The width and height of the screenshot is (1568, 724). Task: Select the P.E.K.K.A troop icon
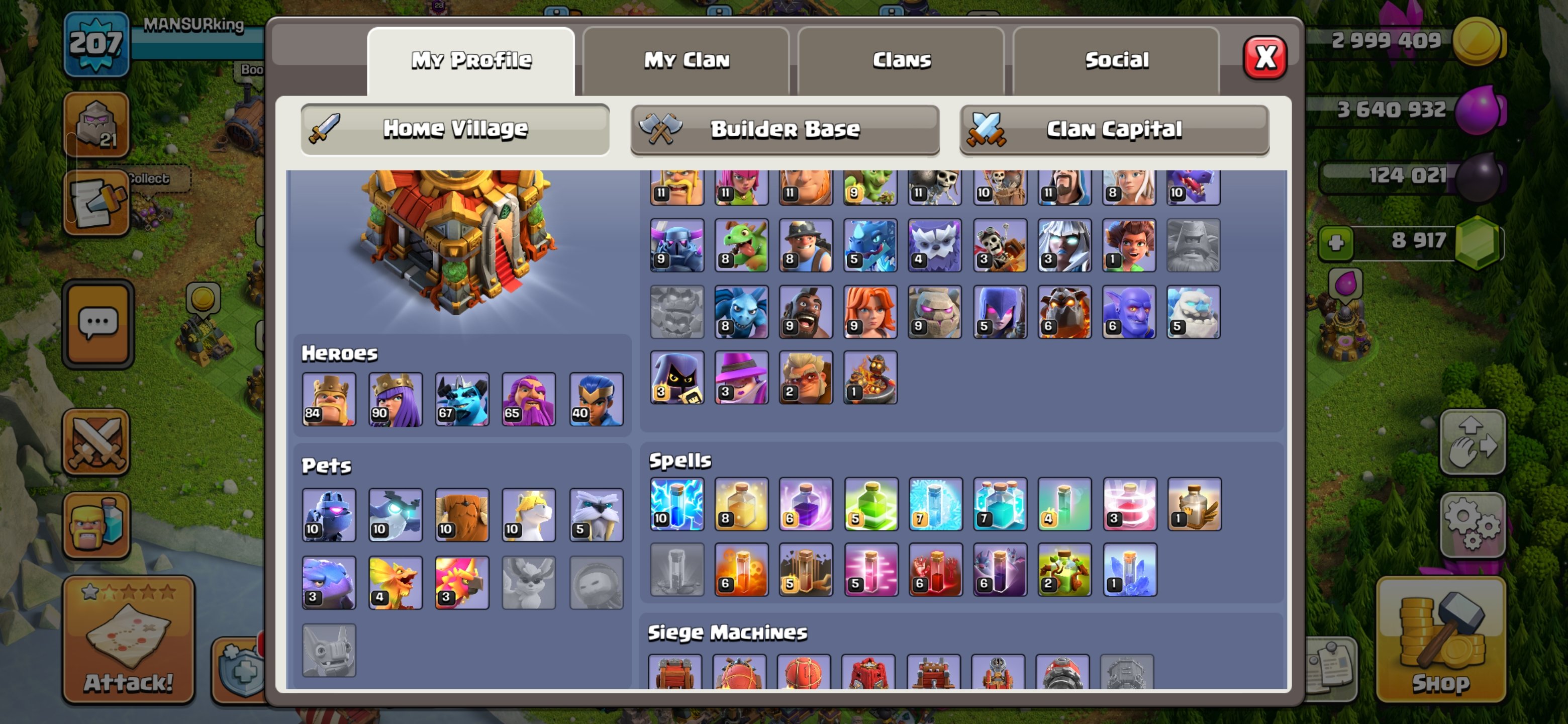pos(676,246)
